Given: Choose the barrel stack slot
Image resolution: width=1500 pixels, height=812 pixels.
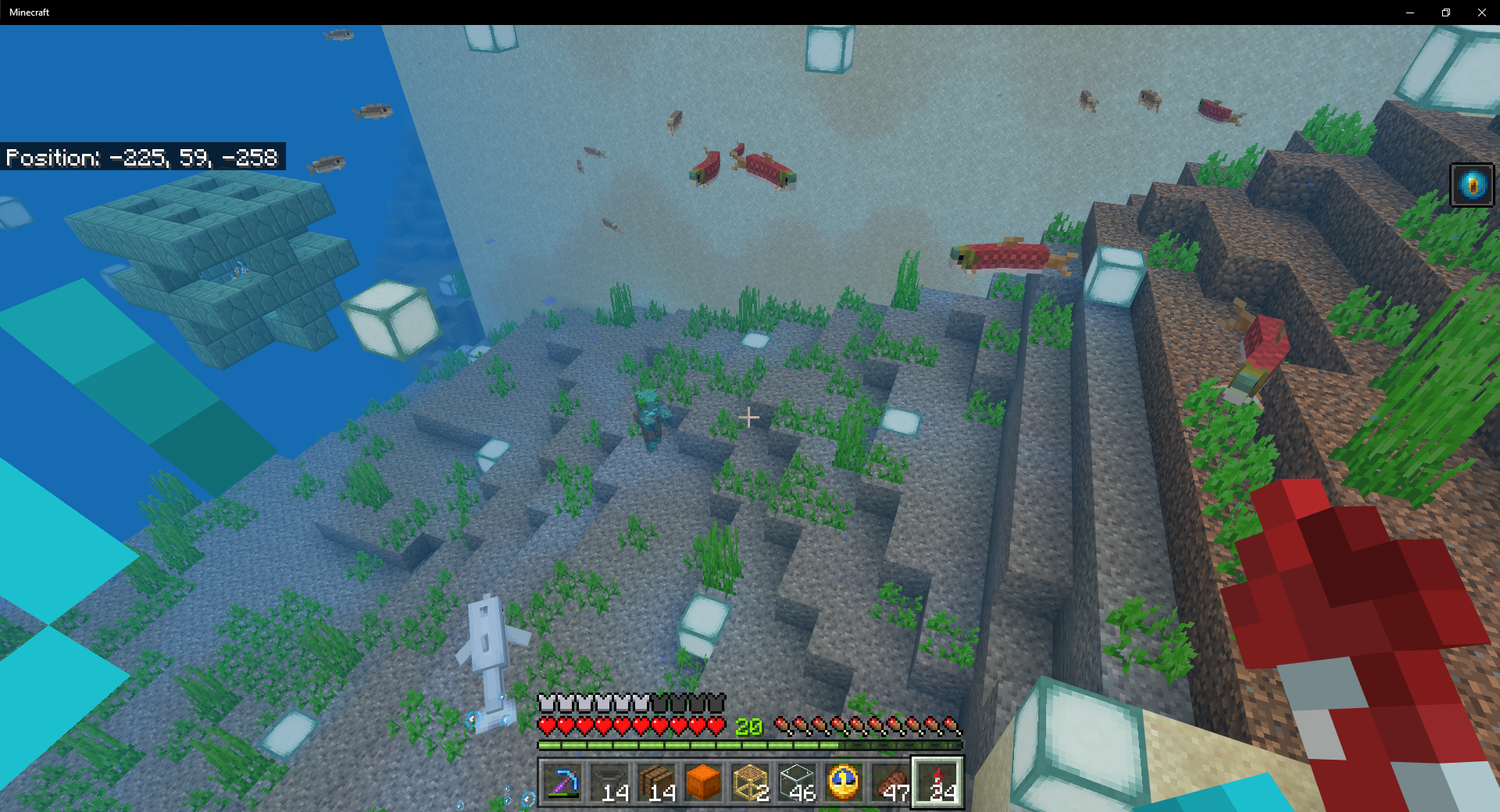Looking at the screenshot, I should coord(656,782).
